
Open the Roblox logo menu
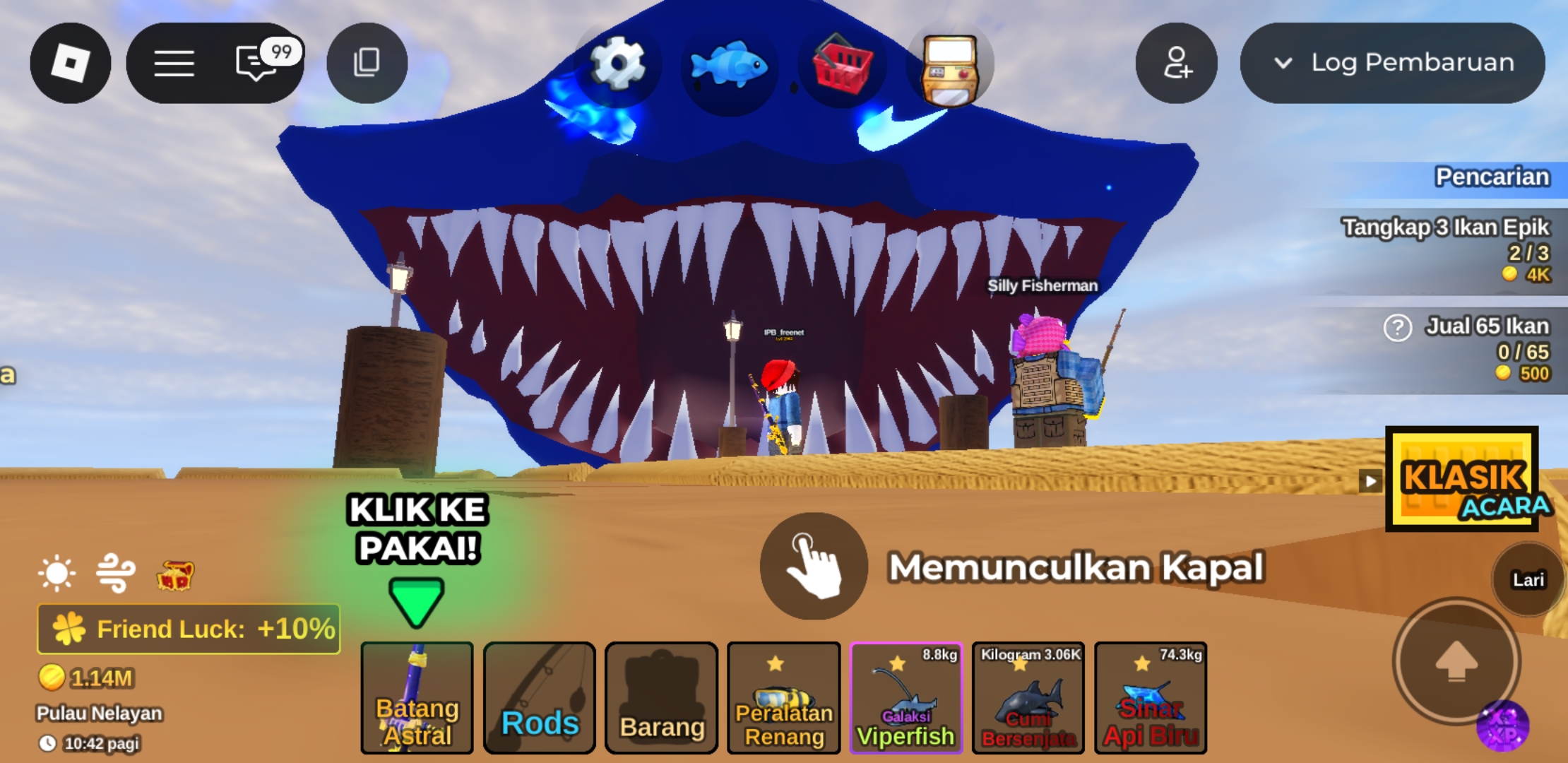pyautogui.click(x=70, y=63)
